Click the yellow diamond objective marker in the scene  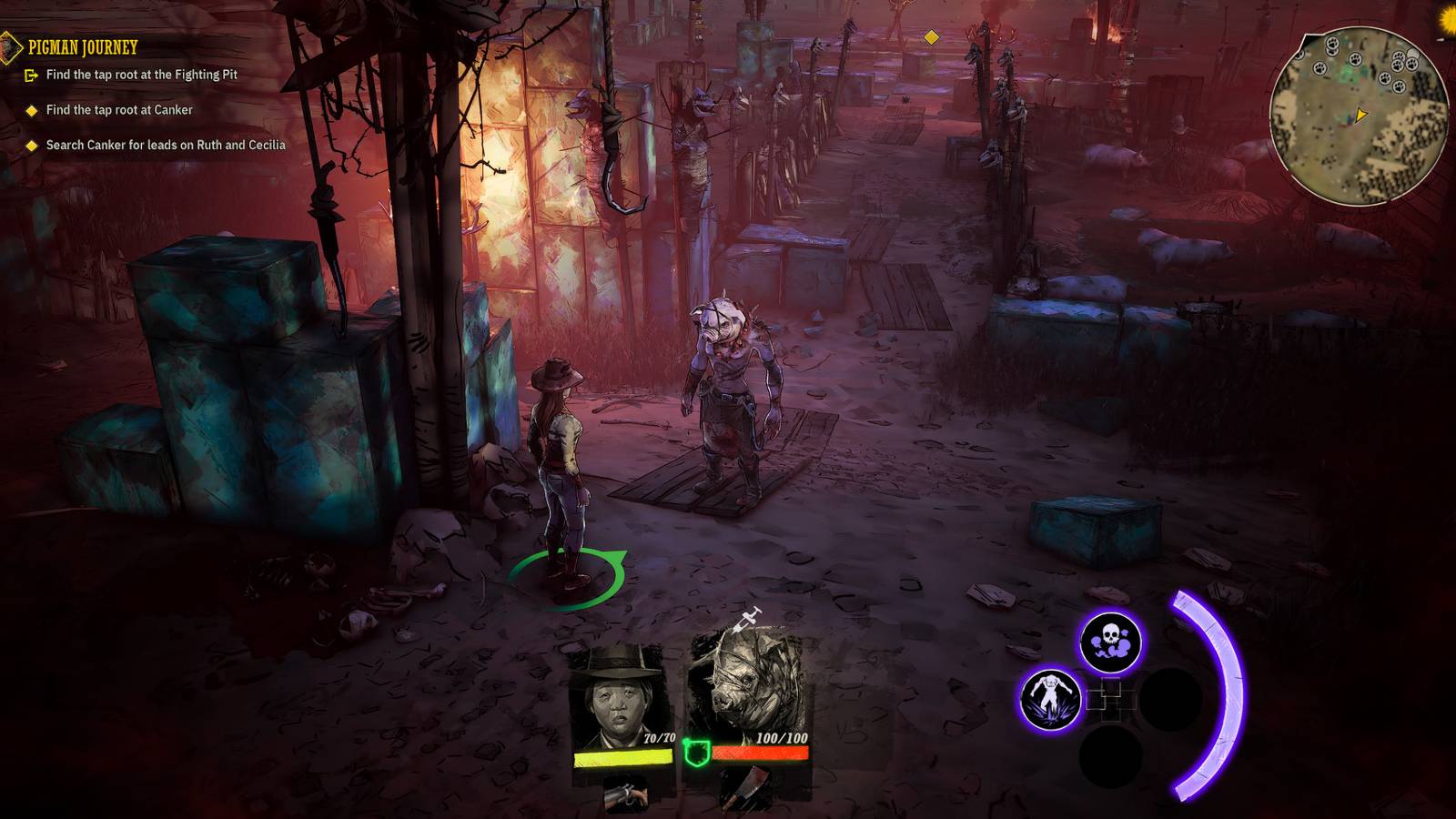pos(931,39)
